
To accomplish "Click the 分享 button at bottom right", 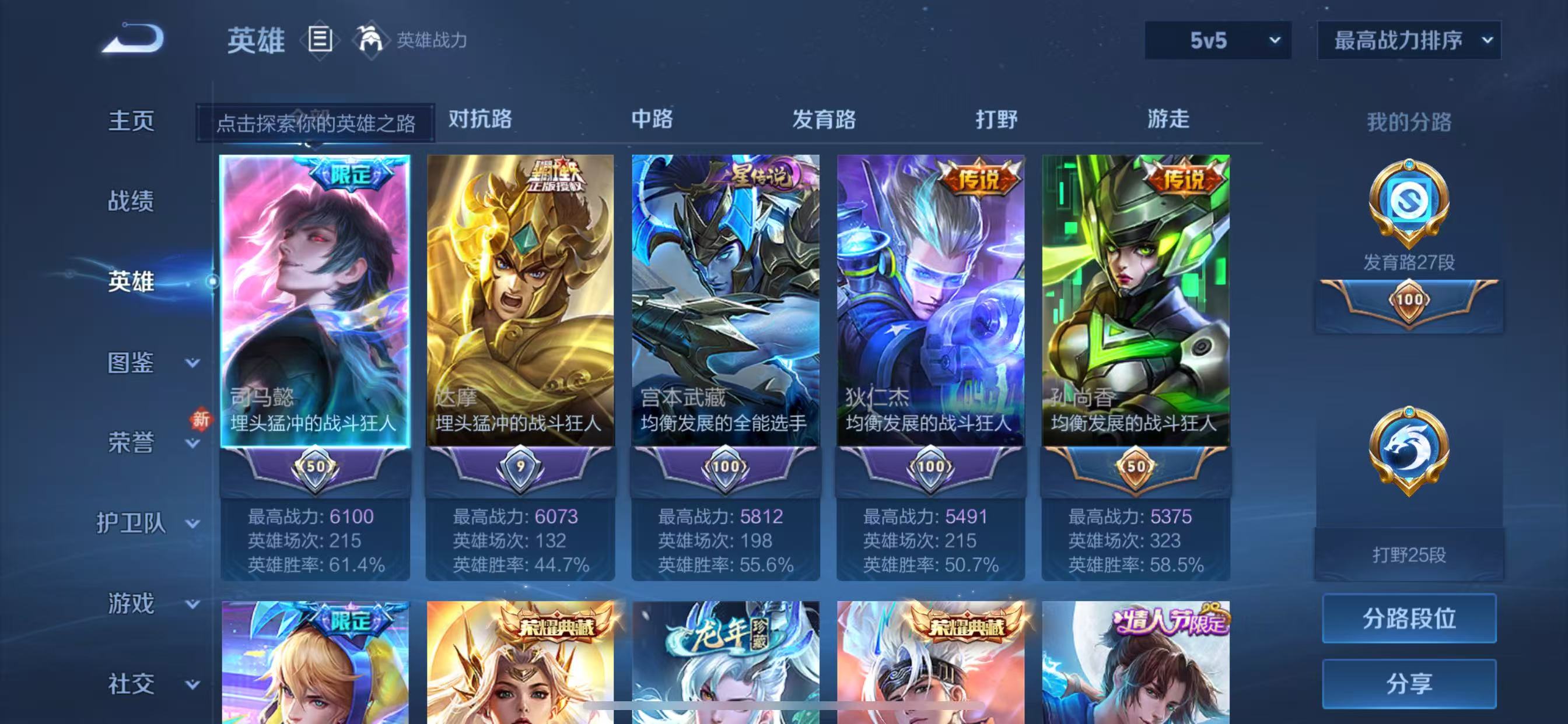I will (x=1409, y=681).
